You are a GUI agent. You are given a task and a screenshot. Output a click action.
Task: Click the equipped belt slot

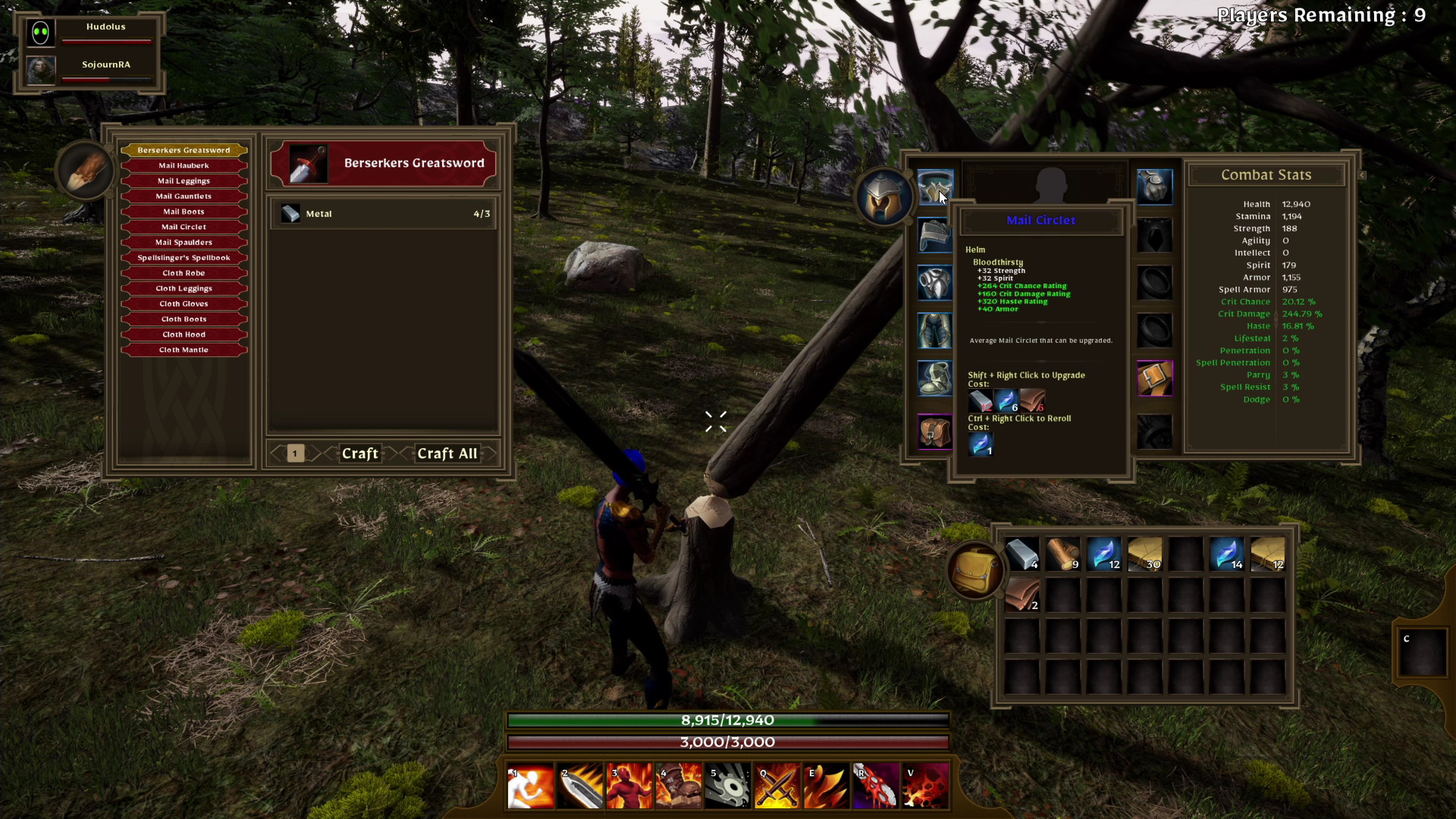(x=1155, y=378)
